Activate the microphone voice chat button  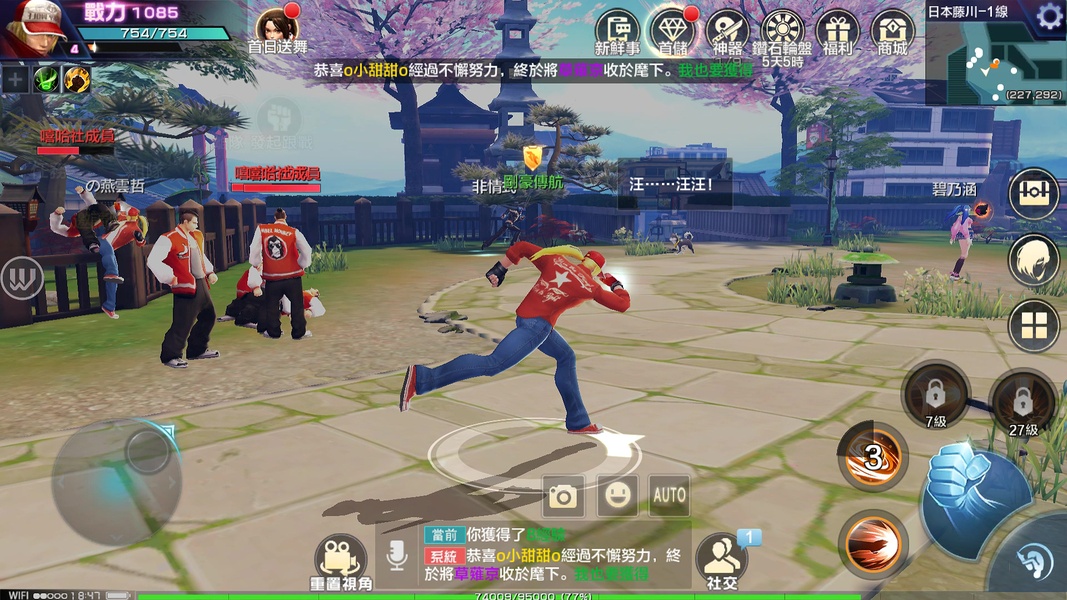pos(397,557)
